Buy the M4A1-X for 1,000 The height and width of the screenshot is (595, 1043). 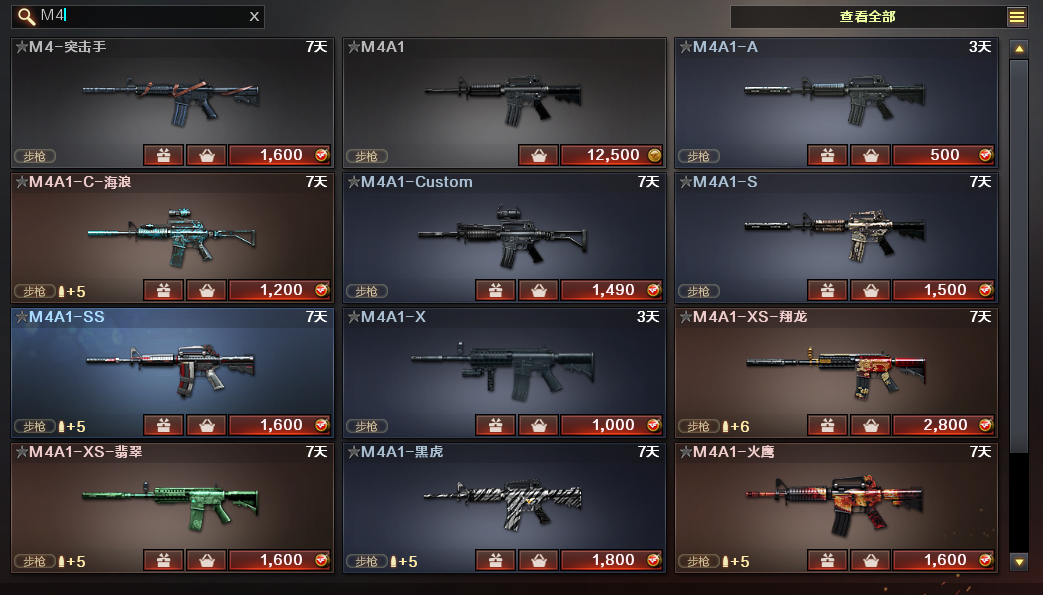(x=611, y=425)
